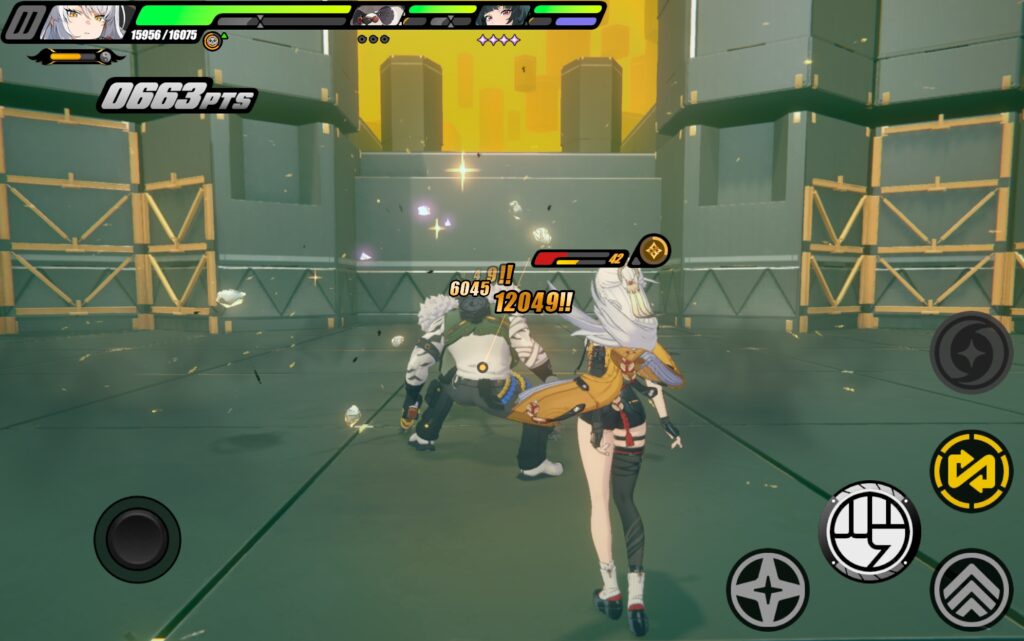1024x641 pixels.
Task: Tap the fist basic attack button
Action: (868, 531)
